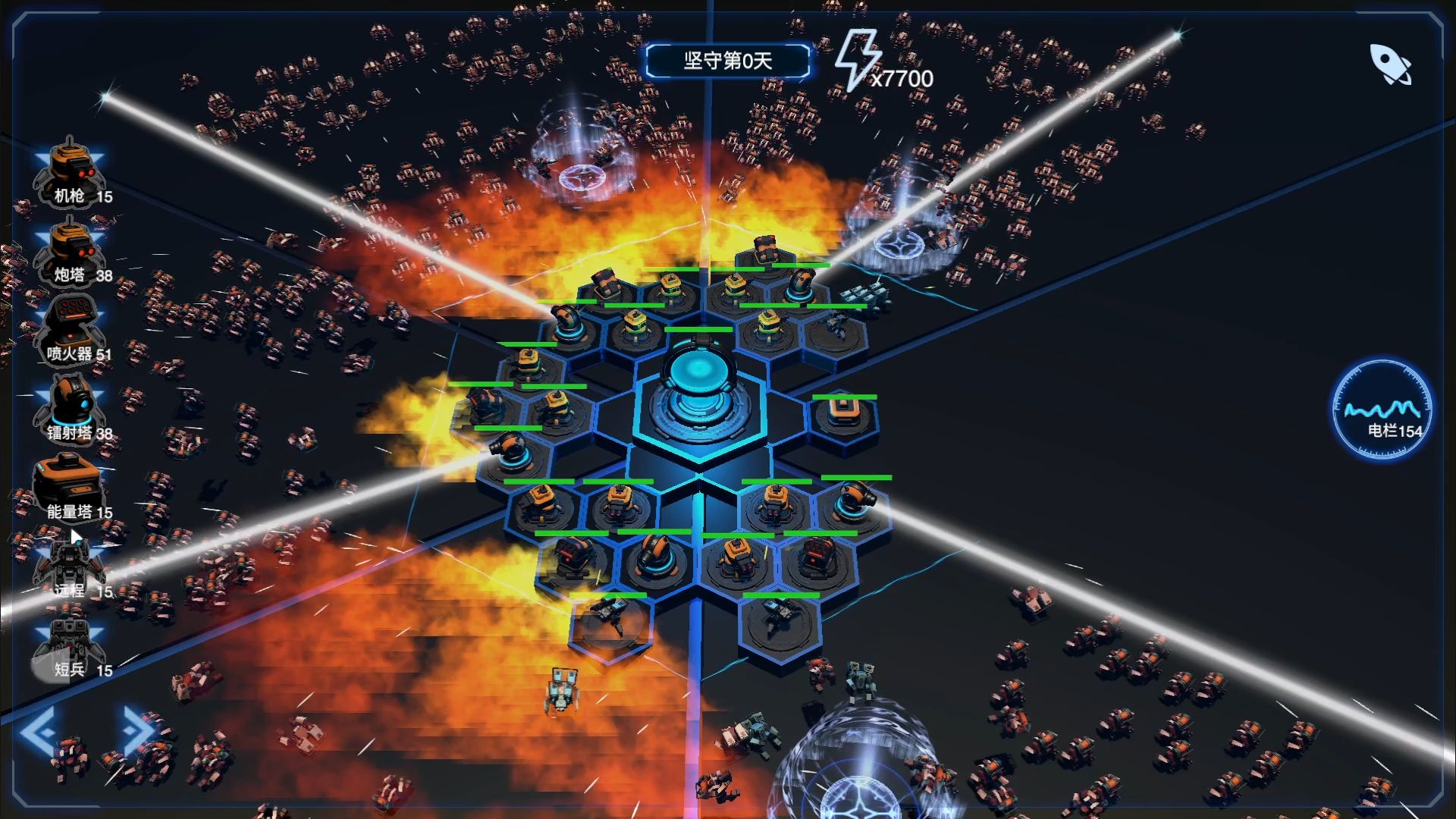Open the rocket launch icon top right
Screen dimensions: 1456x819
tap(1390, 64)
